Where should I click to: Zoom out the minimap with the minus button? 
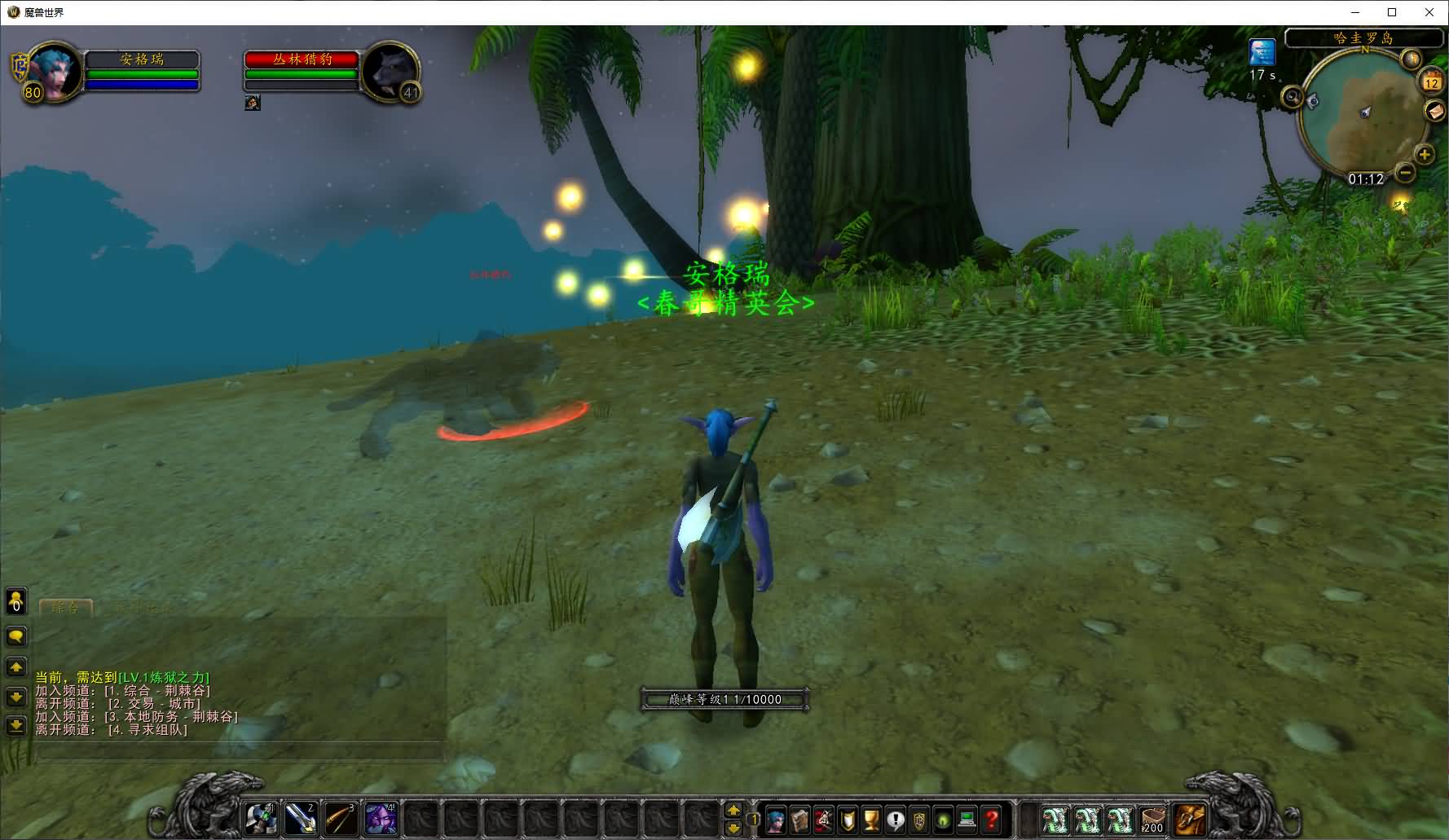[1405, 173]
